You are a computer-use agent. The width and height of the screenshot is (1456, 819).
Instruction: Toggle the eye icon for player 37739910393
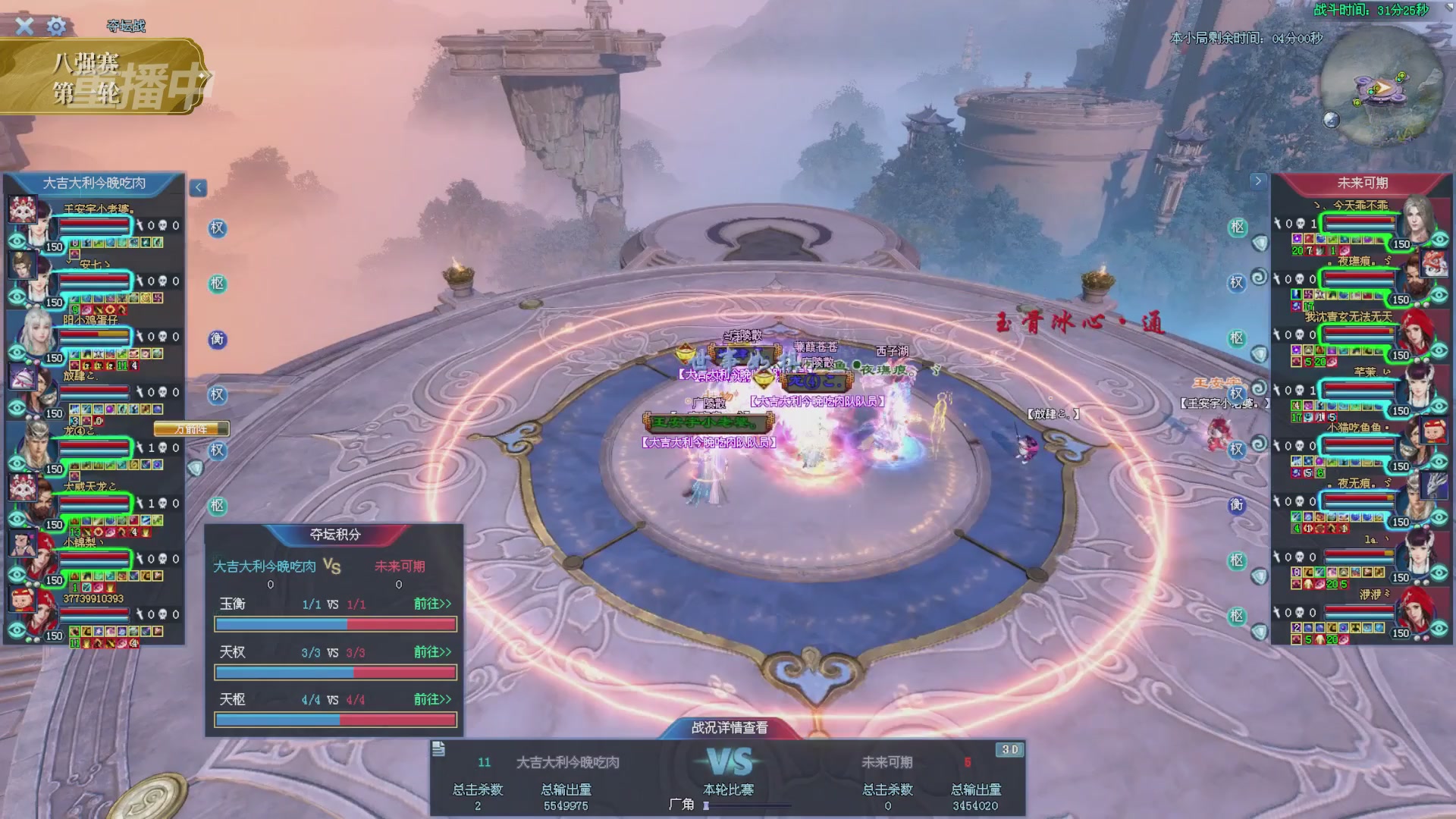pyautogui.click(x=17, y=630)
